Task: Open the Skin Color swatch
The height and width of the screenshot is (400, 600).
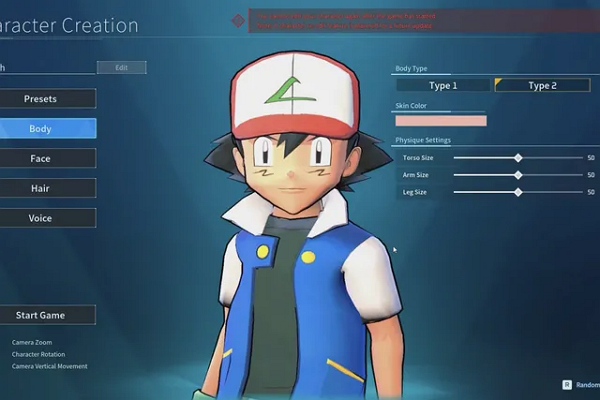Action: pyautogui.click(x=441, y=120)
